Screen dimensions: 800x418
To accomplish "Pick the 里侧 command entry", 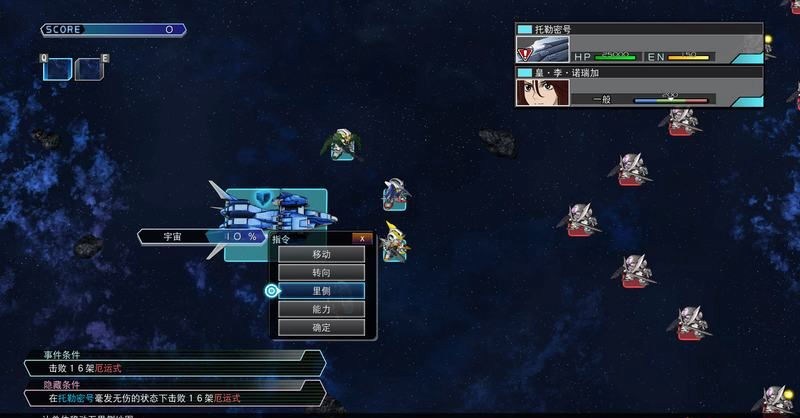I will tap(321, 291).
